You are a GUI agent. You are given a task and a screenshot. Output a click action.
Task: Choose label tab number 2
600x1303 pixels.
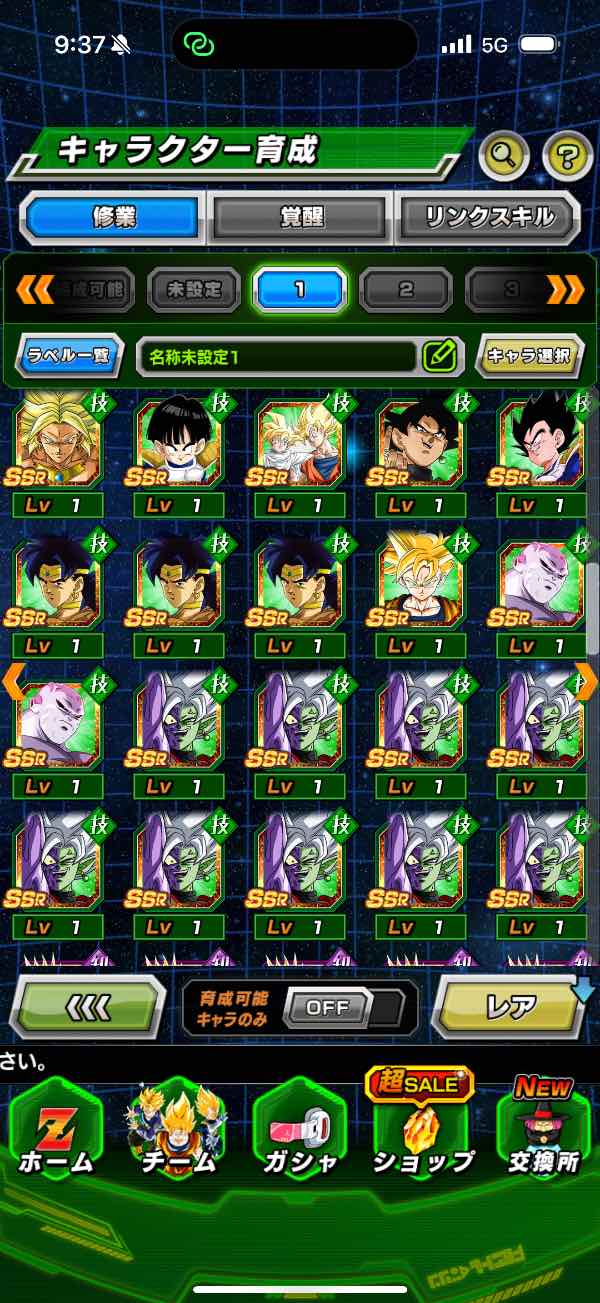pos(405,290)
